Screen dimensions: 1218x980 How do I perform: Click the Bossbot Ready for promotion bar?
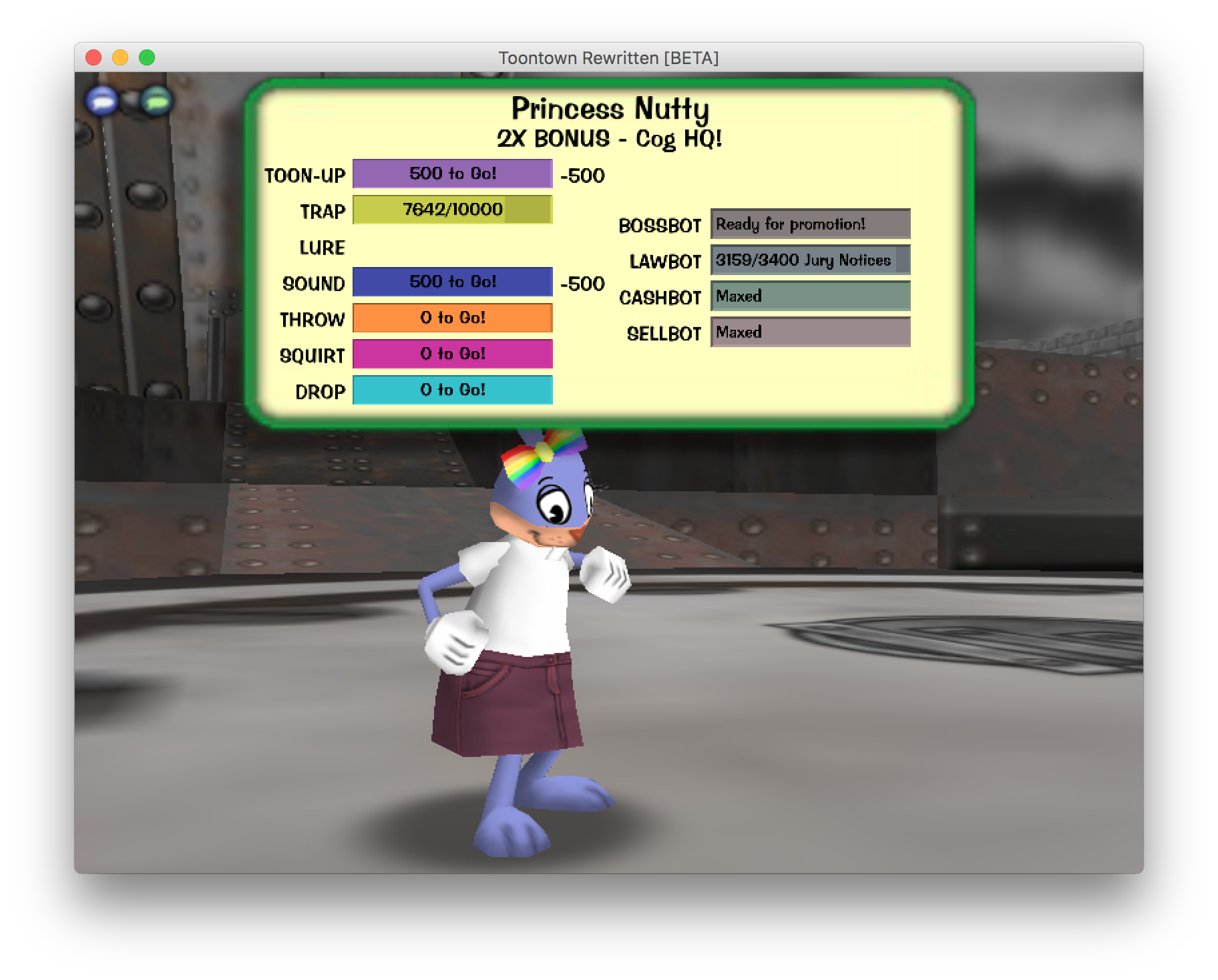tap(810, 224)
